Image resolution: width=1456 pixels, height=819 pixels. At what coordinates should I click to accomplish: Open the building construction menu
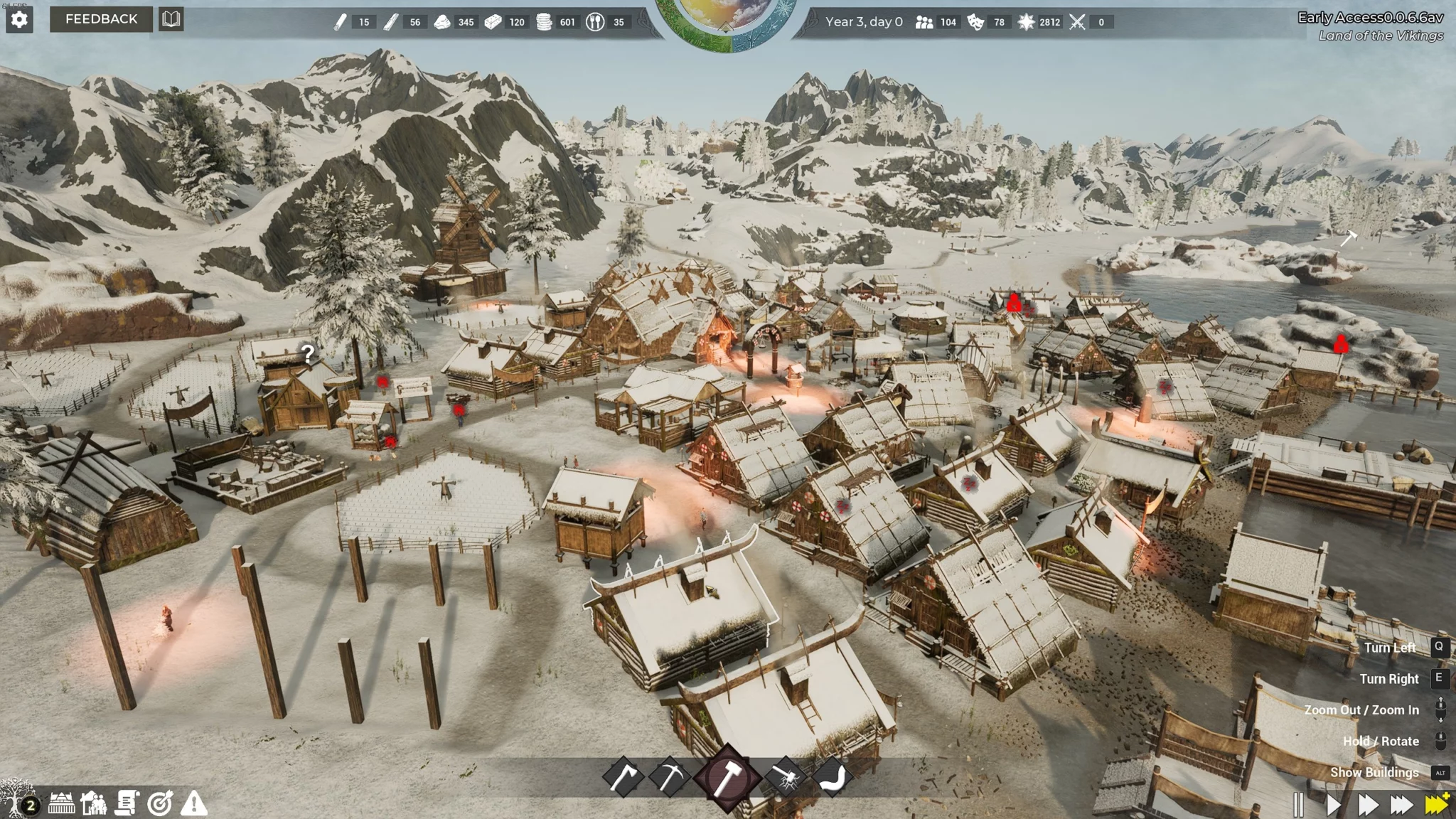pyautogui.click(x=61, y=803)
